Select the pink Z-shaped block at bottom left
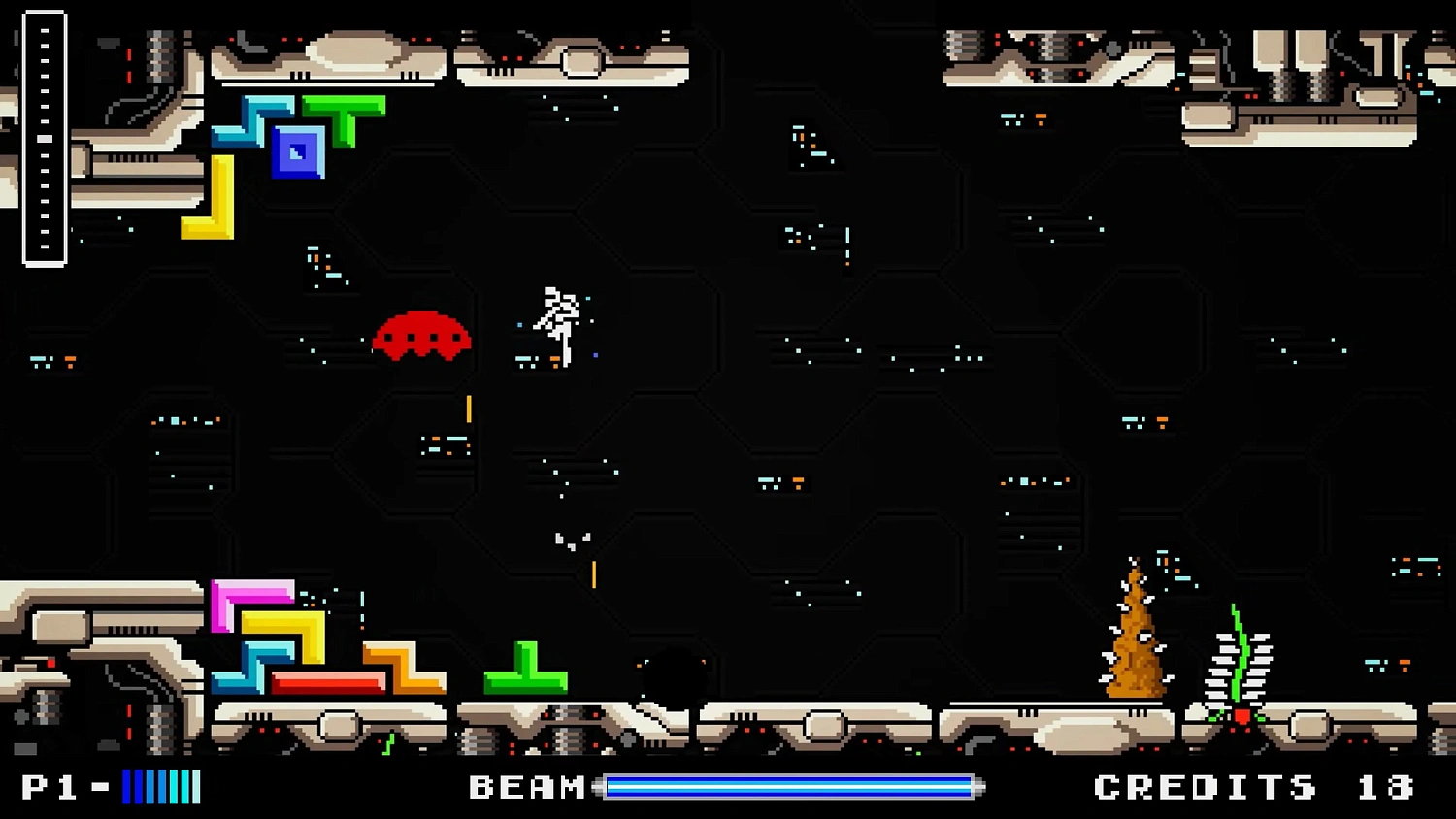The image size is (1456, 819). tap(245, 597)
